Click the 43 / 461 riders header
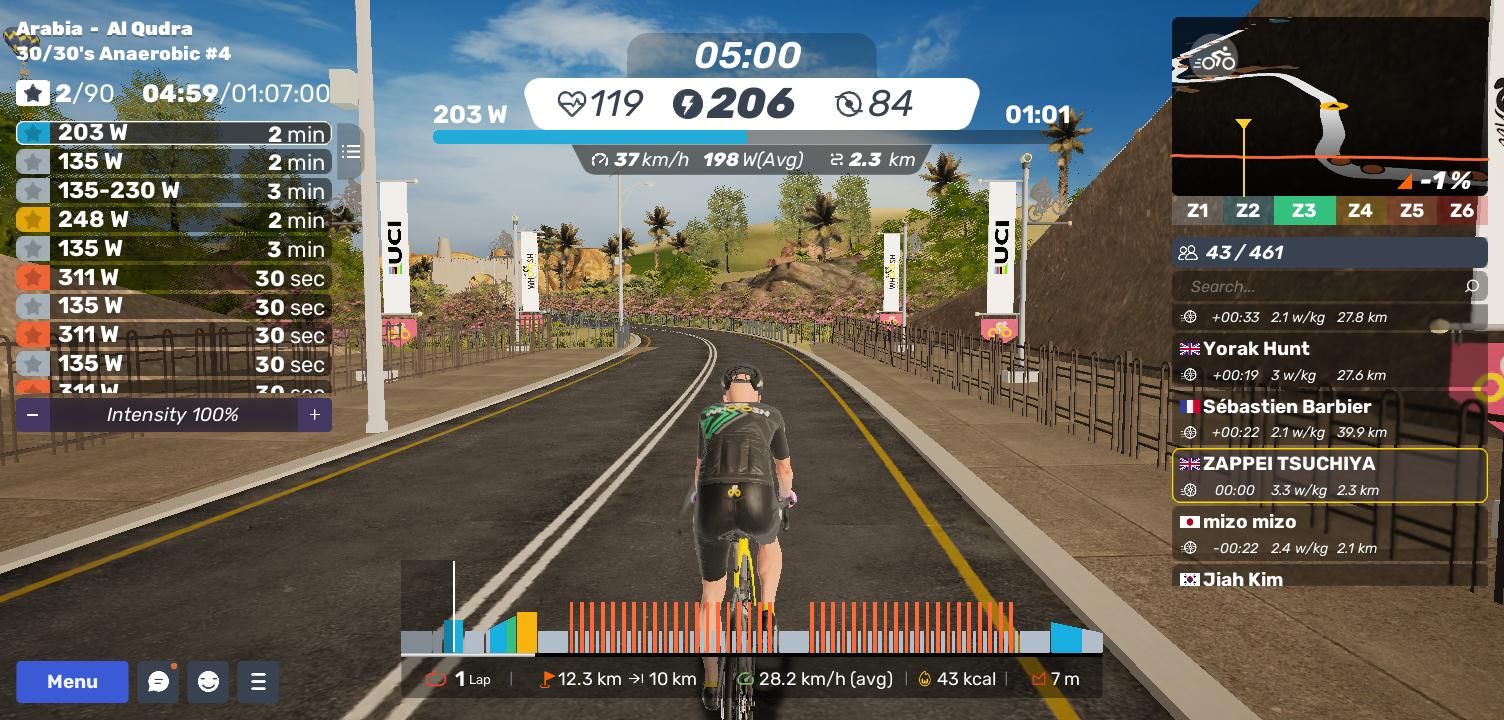Viewport: 1504px width, 720px height. pos(1328,253)
